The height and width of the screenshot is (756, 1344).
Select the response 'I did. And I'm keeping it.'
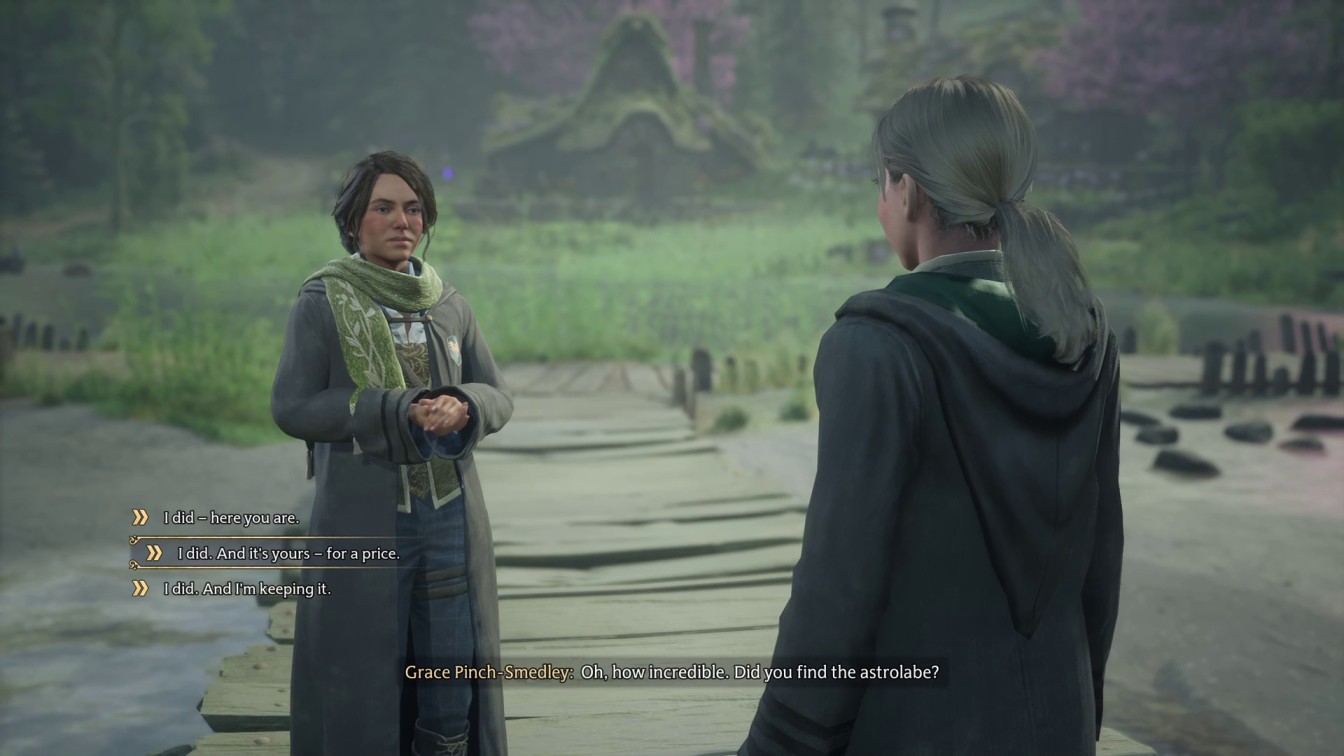coord(247,588)
